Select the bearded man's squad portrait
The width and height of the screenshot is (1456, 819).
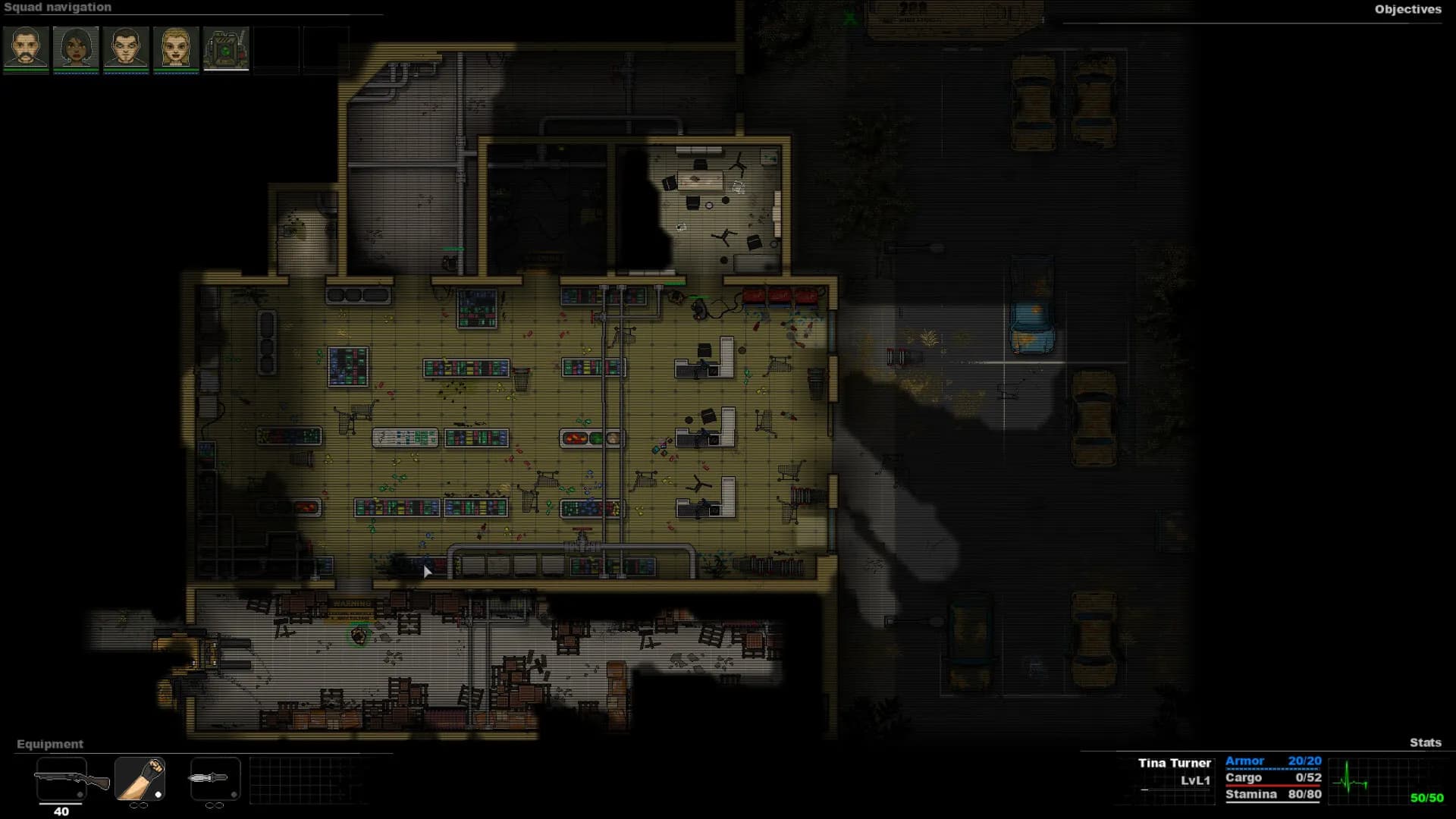[x=25, y=49]
